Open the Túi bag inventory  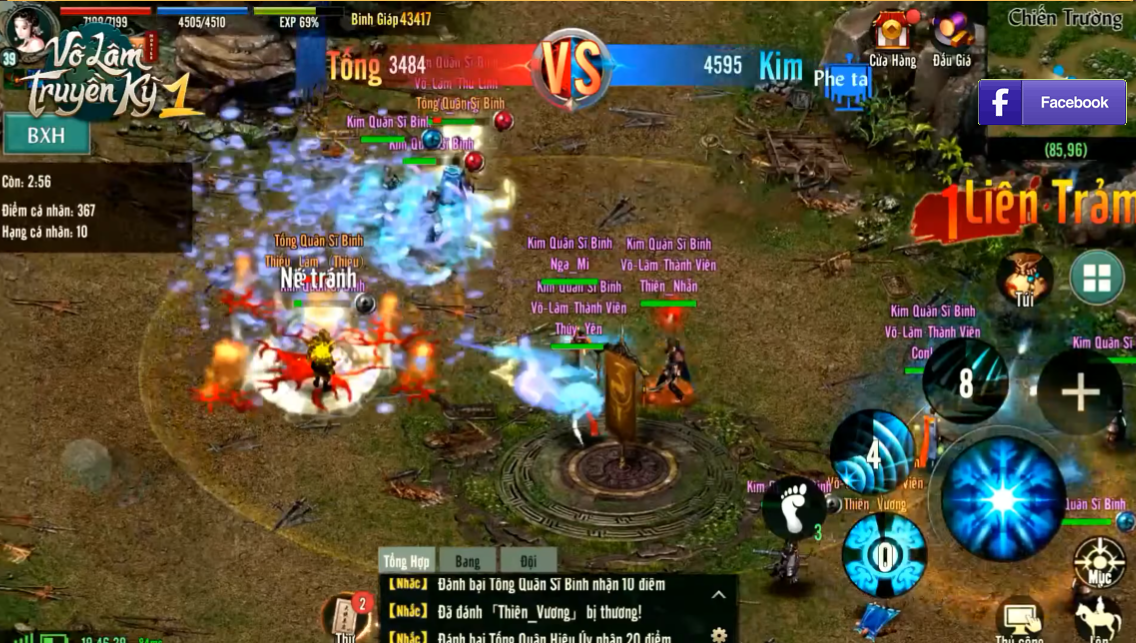click(1025, 277)
